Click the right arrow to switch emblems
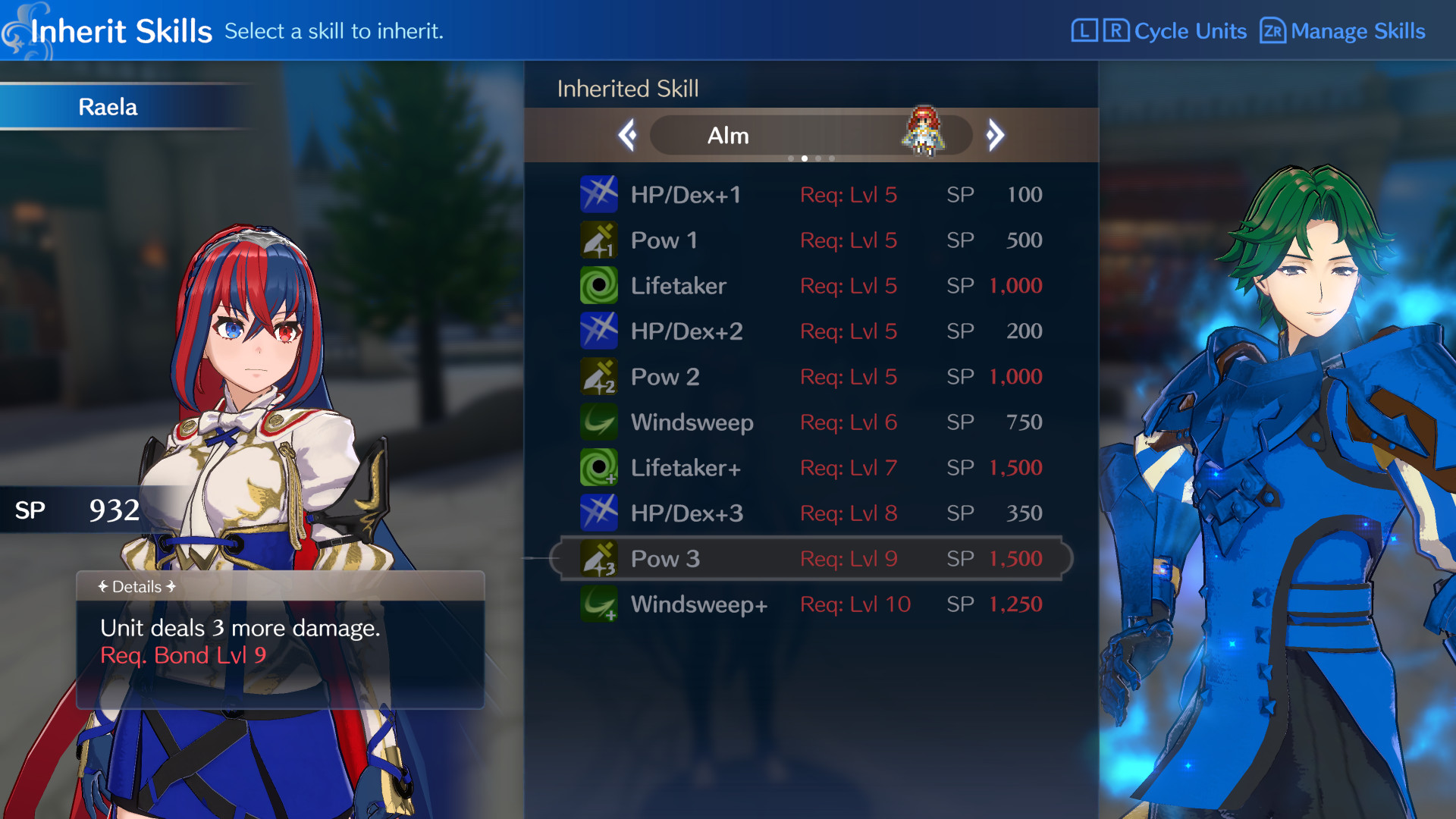This screenshot has width=1456, height=819. coord(996,135)
